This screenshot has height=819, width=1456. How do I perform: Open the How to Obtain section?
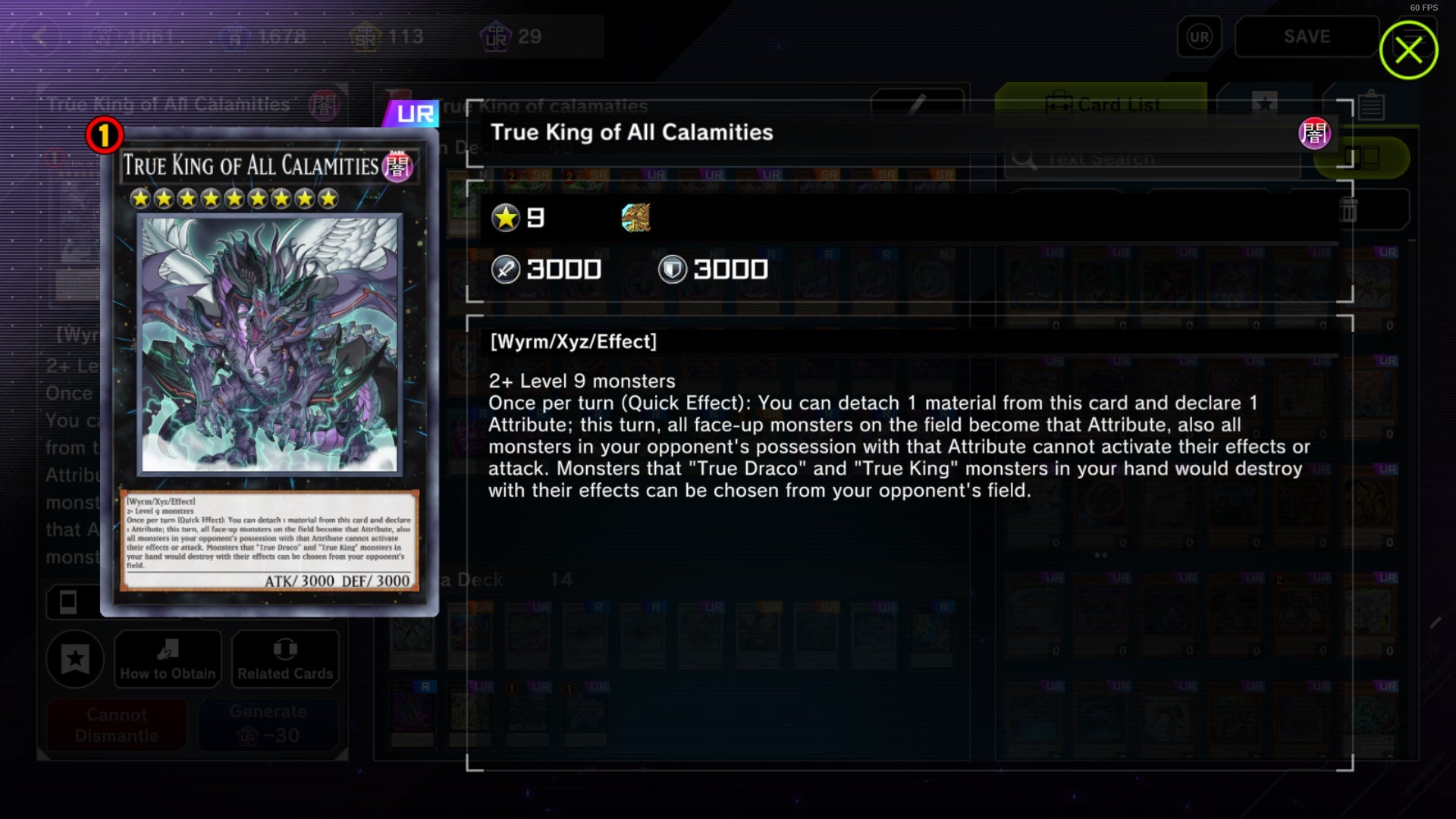[x=167, y=659]
